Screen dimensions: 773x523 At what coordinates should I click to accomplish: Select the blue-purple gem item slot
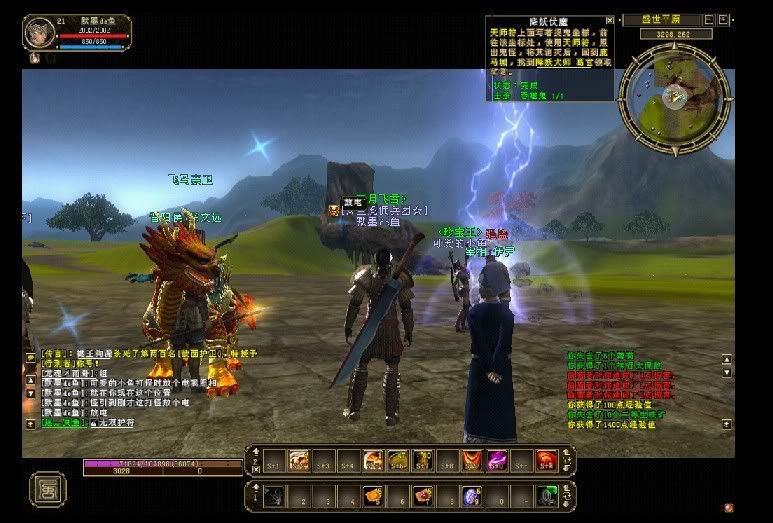[x=470, y=495]
